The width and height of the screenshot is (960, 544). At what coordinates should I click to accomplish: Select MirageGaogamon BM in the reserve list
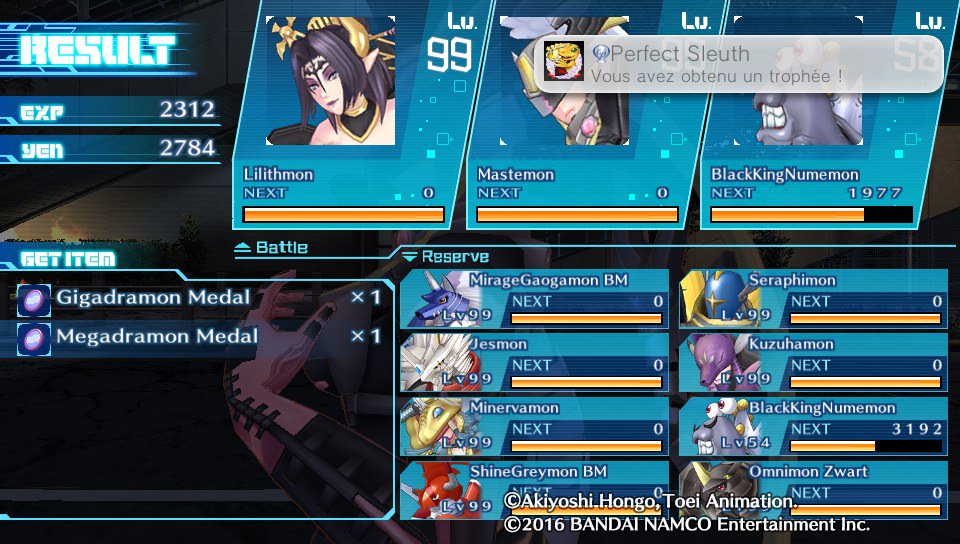point(534,299)
